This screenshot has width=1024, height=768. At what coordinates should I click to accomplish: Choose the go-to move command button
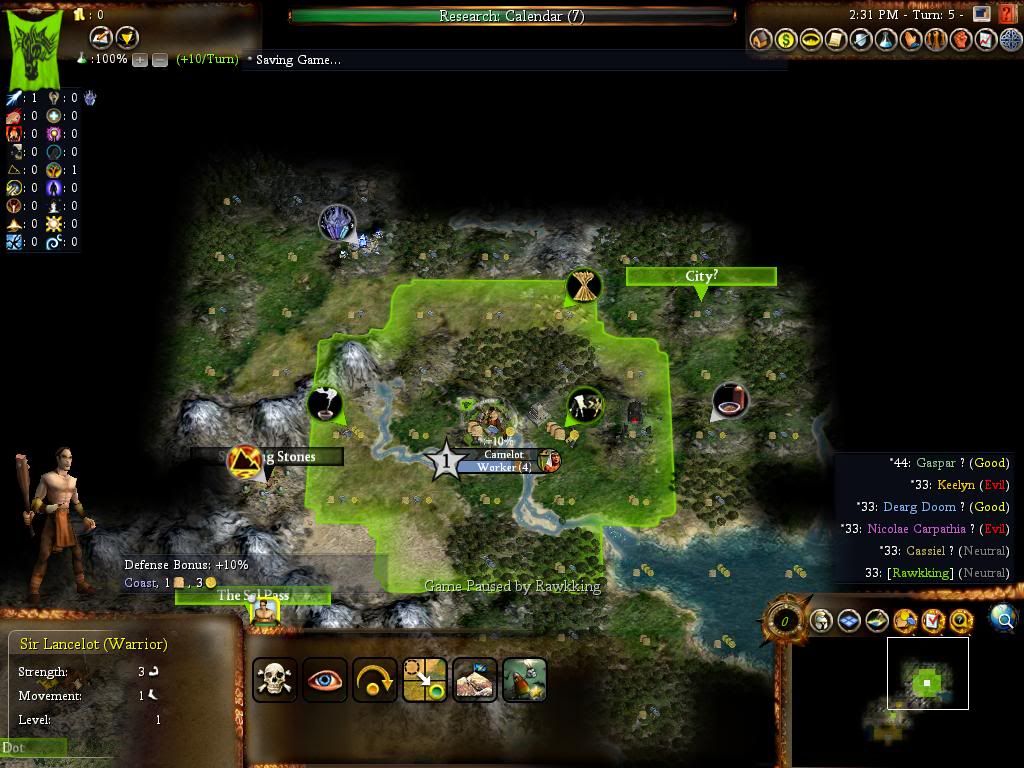coord(425,680)
